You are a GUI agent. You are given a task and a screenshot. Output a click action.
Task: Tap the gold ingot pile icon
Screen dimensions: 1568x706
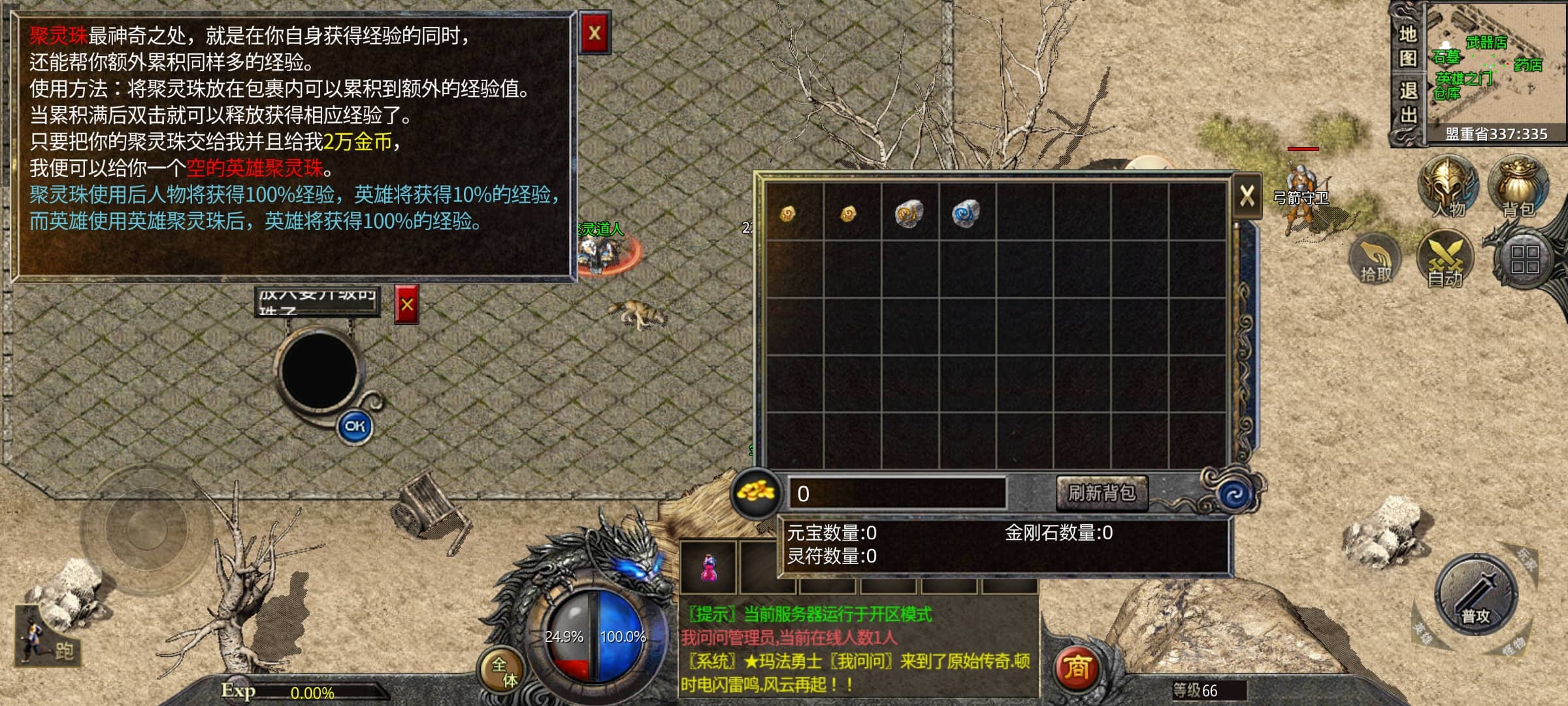(755, 492)
